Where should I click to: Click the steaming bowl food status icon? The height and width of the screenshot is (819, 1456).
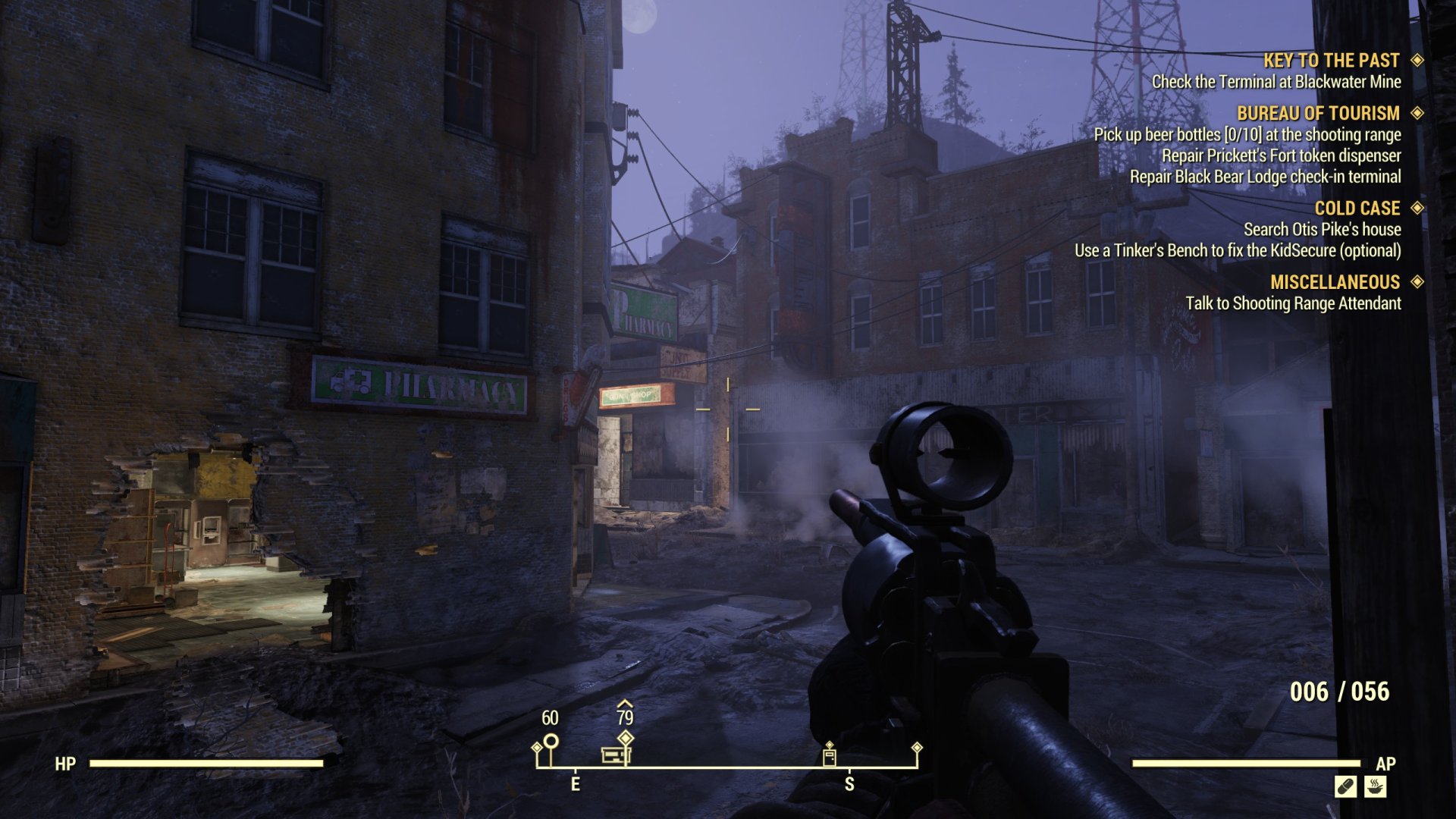click(x=1375, y=786)
